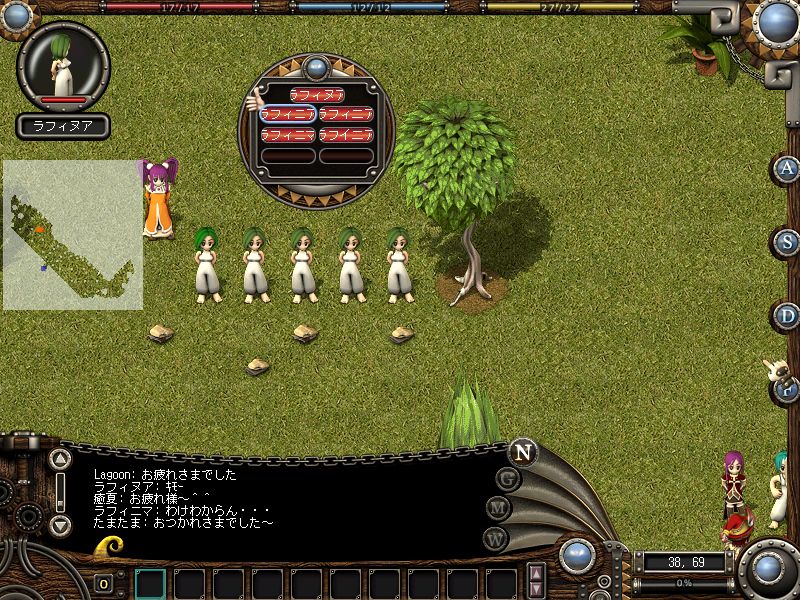Open the D side button
Image resolution: width=800 pixels, height=600 pixels.
788,316
